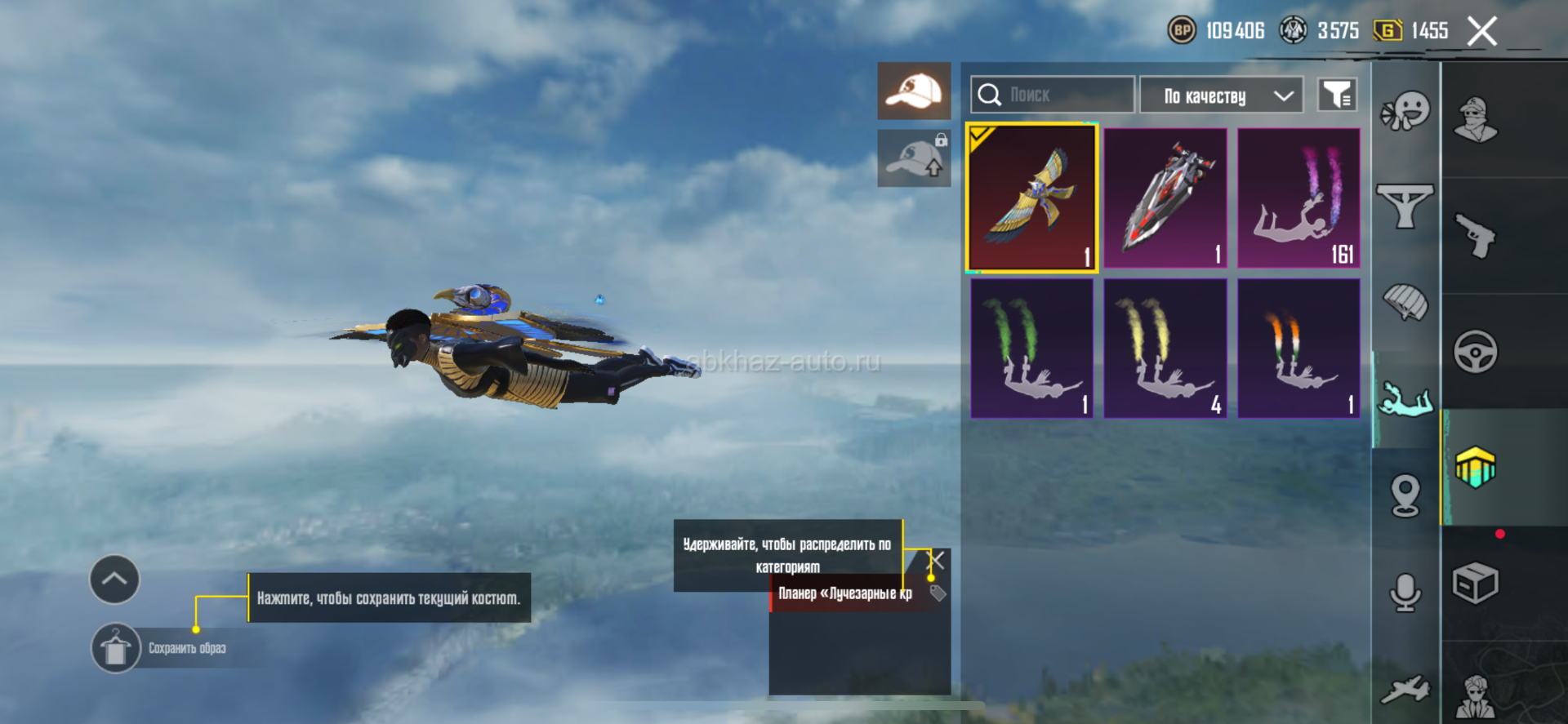This screenshot has width=1568, height=724.
Task: Open the По качеству sort dropdown
Action: tap(1220, 95)
